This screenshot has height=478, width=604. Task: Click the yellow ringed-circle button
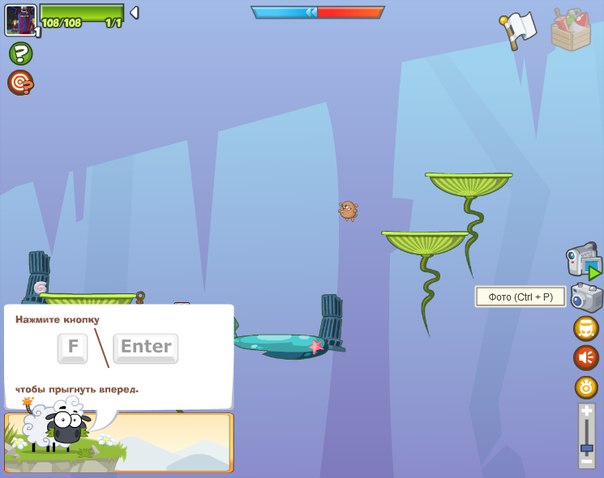(585, 387)
